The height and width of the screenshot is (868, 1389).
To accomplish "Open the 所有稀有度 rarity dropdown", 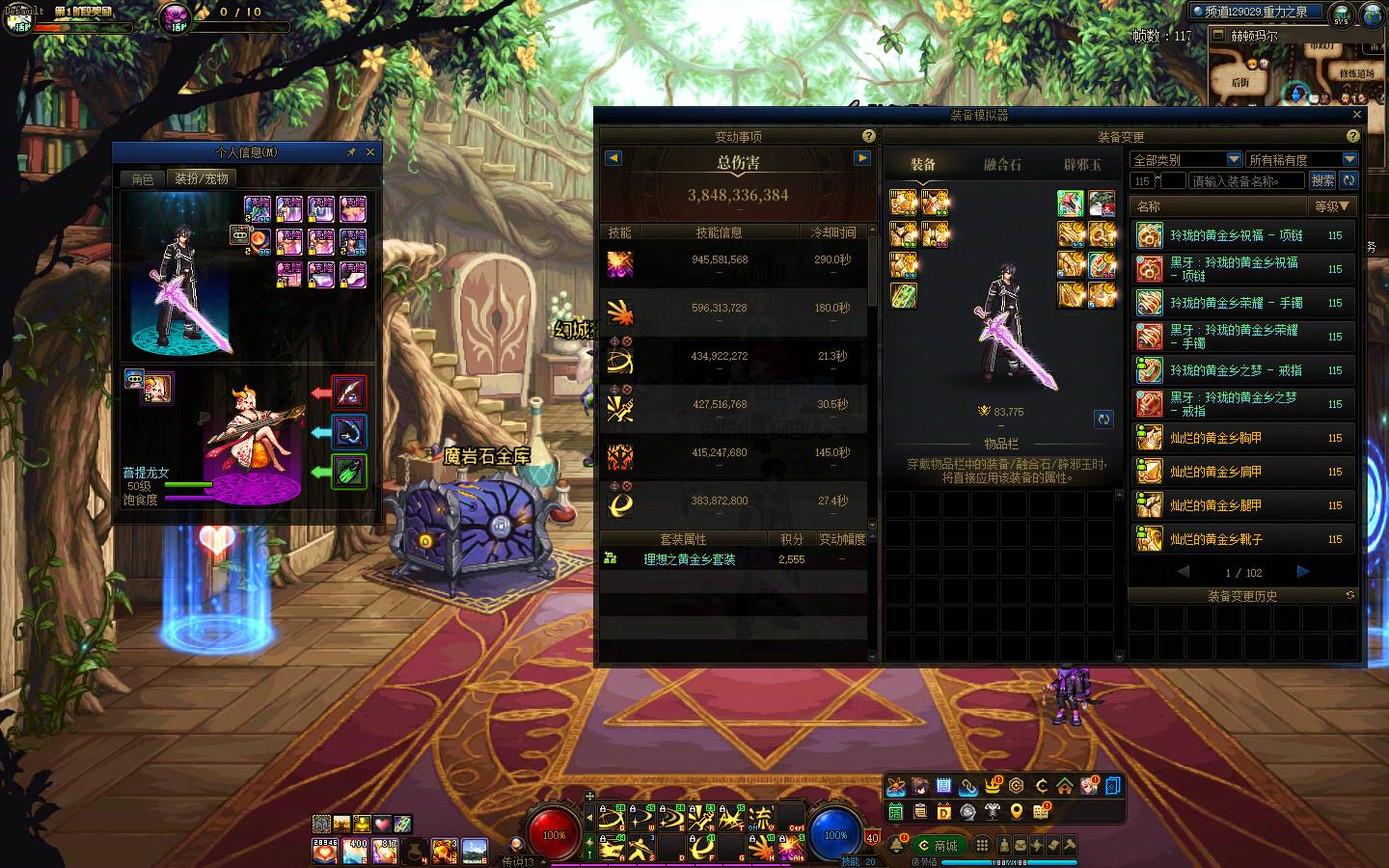I will pyautogui.click(x=1302, y=159).
